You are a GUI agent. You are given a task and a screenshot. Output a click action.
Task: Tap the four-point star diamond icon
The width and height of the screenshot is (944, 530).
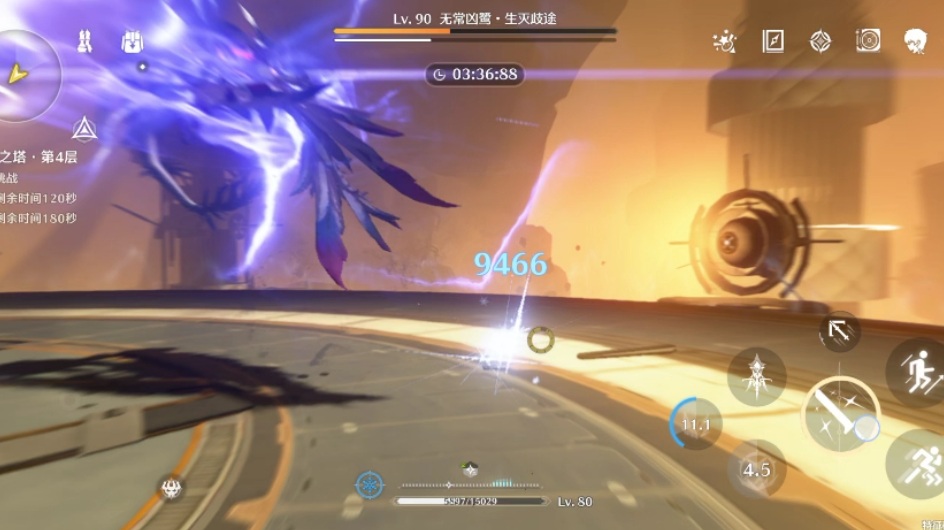tap(820, 41)
